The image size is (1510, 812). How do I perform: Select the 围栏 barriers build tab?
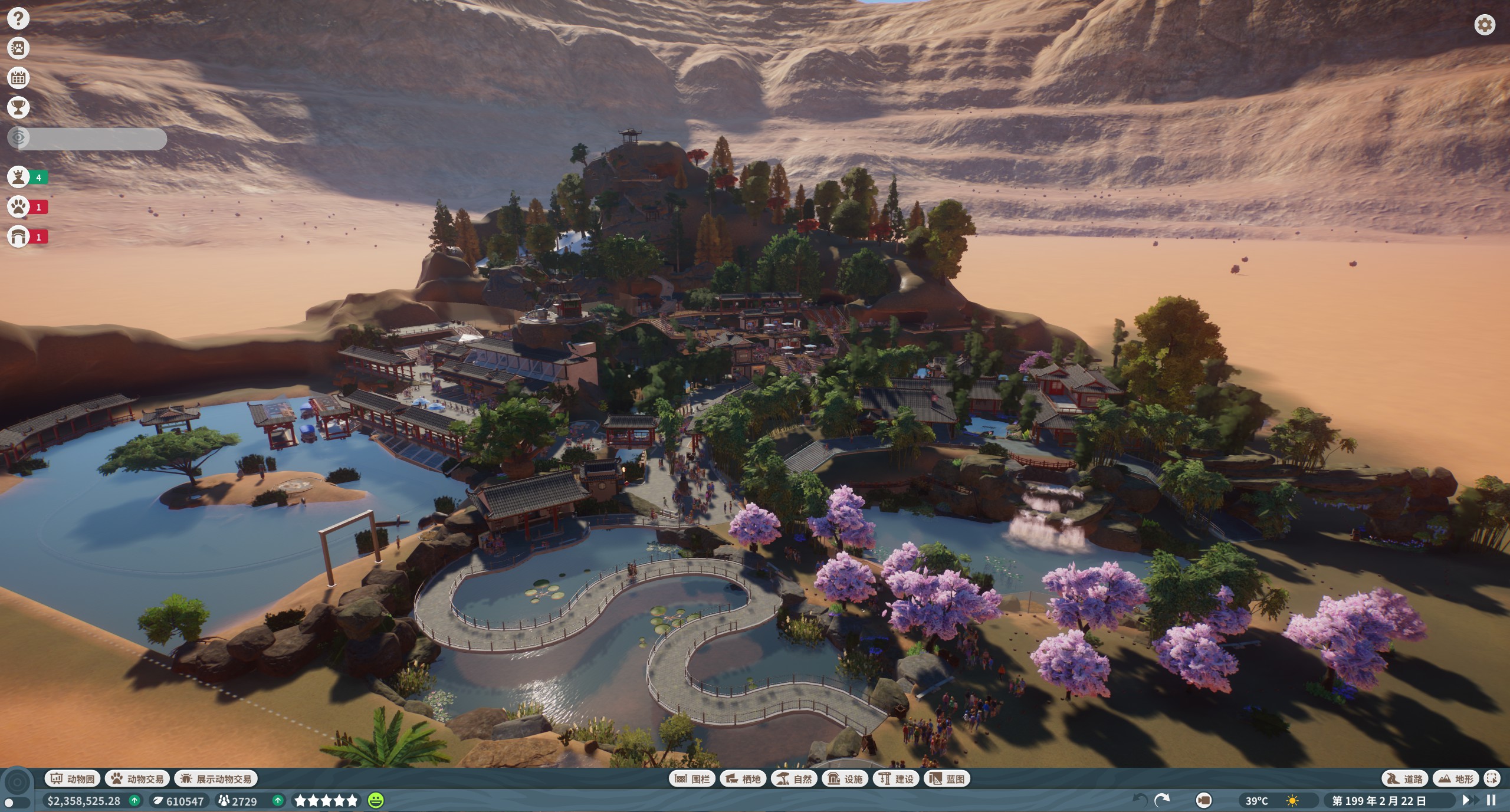click(692, 779)
